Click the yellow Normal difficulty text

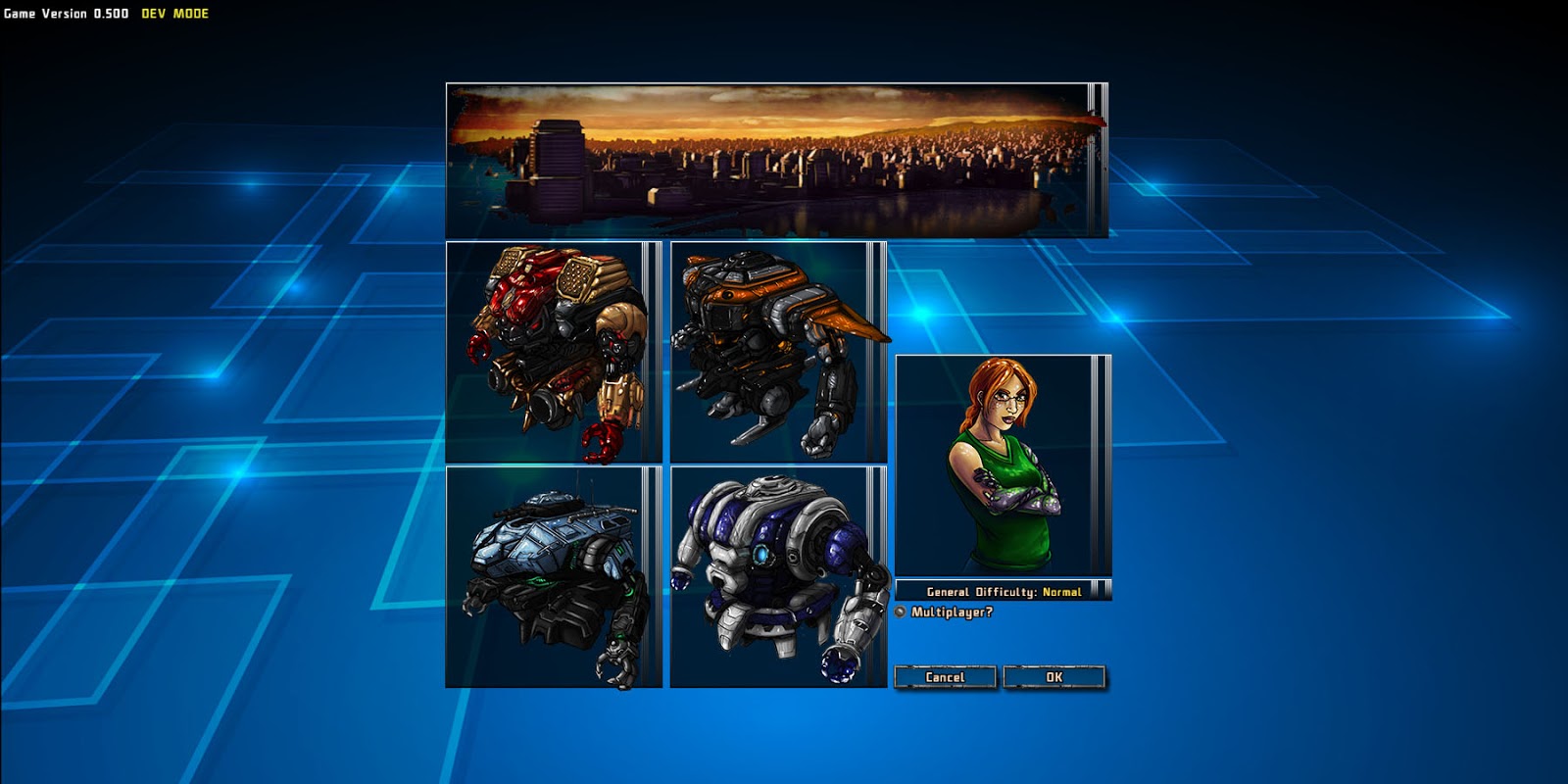coord(1063,591)
